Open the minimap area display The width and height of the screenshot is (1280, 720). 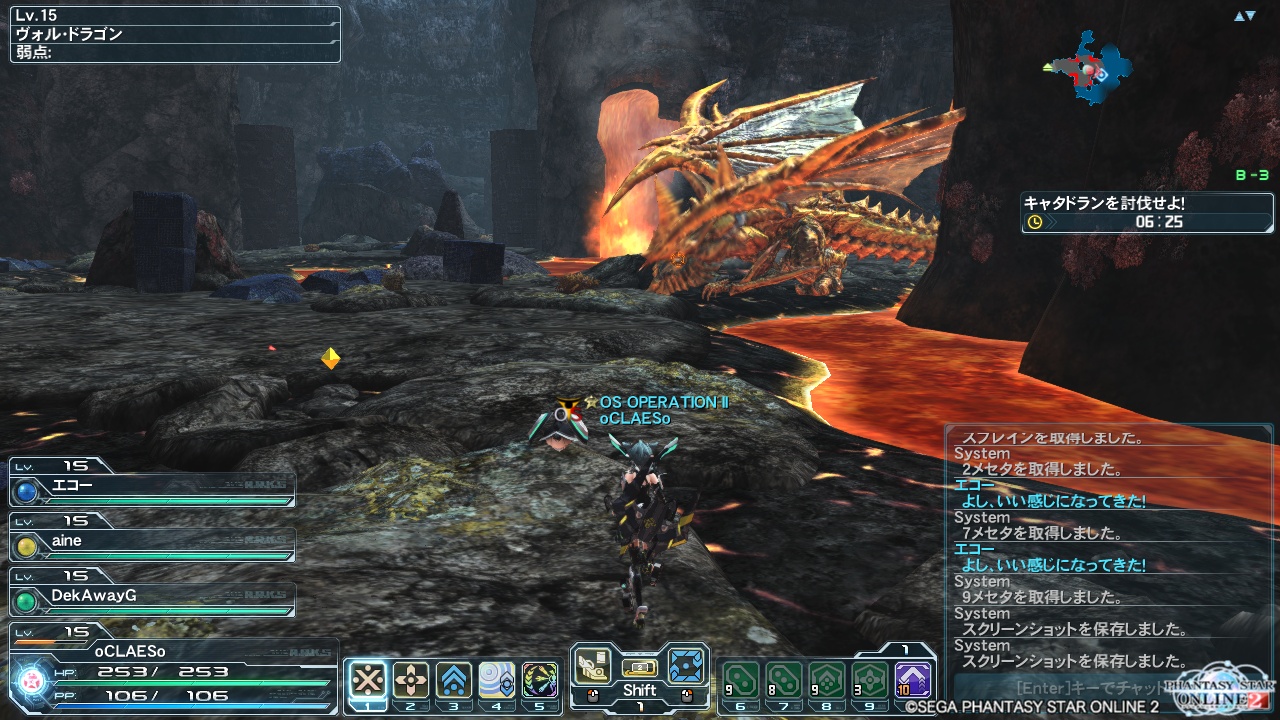click(1088, 68)
